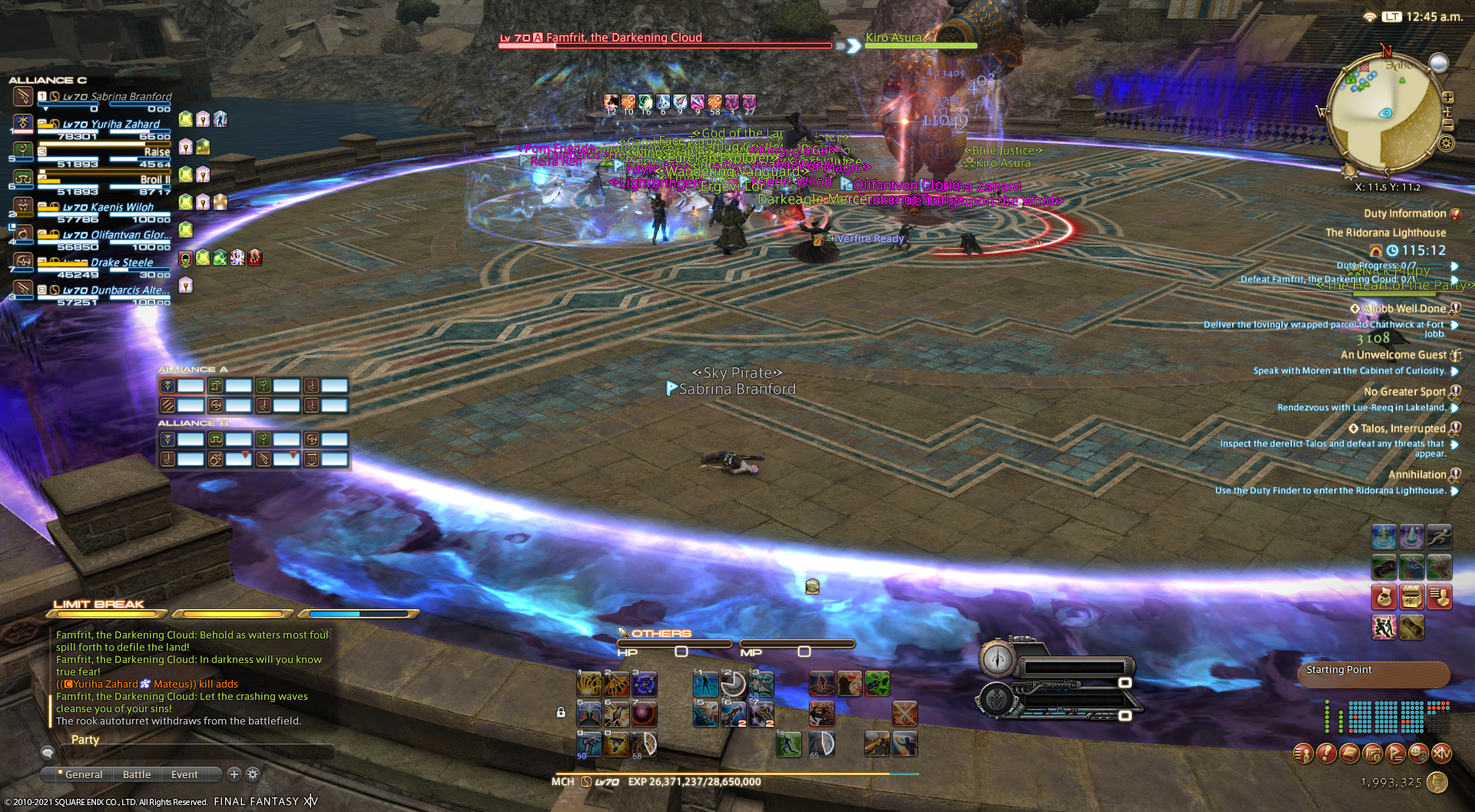Activate the machinist skill in hotbar slot 1
This screenshot has height=812, width=1475.
click(x=589, y=684)
